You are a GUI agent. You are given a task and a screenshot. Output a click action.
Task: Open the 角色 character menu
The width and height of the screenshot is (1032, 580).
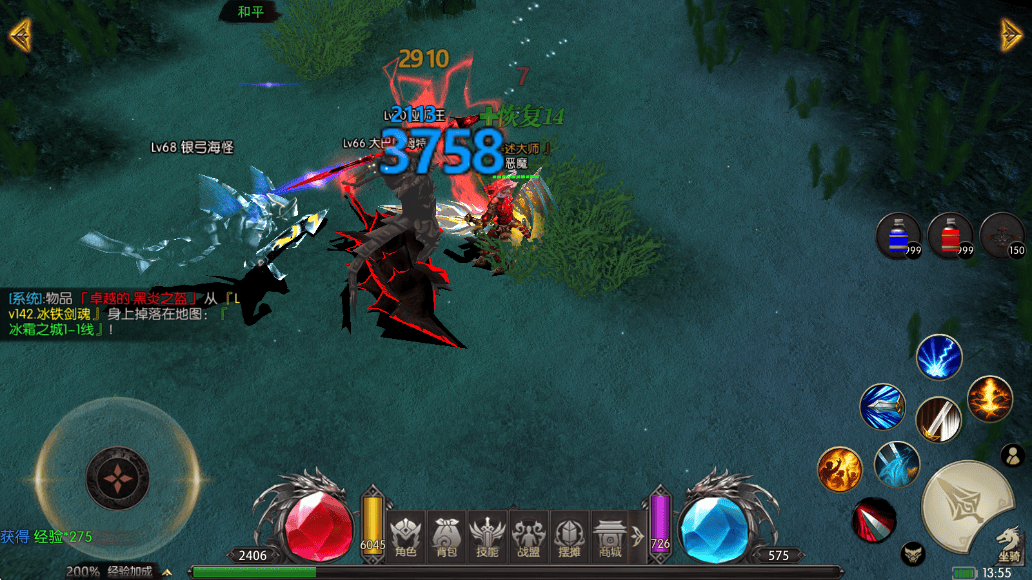pos(405,538)
